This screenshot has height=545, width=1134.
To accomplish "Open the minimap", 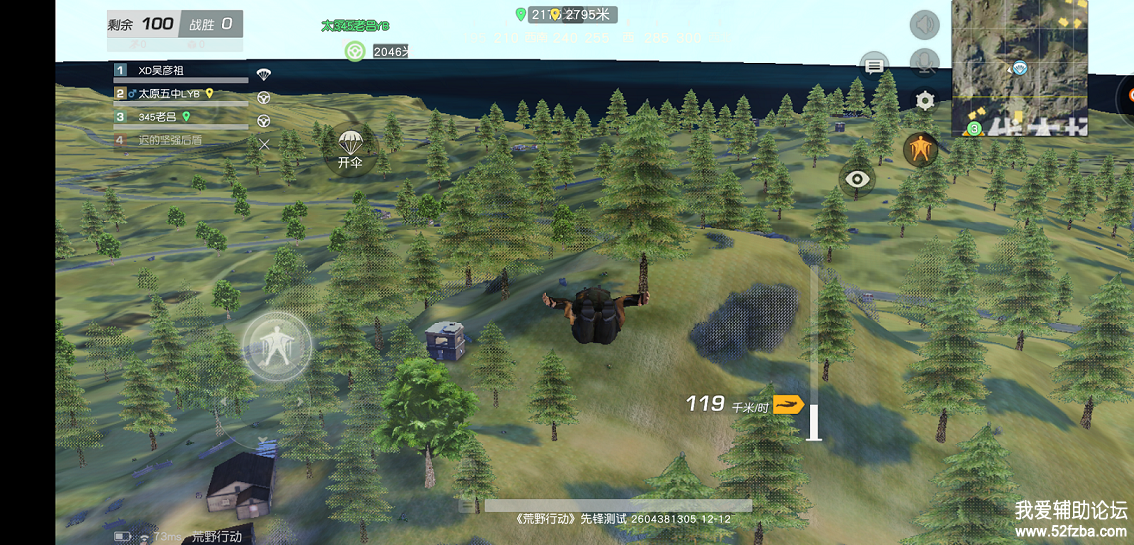I will (1019, 68).
